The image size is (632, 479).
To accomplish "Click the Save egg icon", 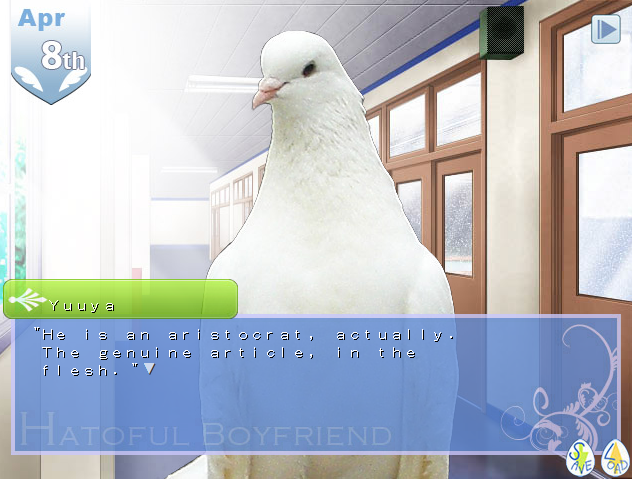I will click(581, 457).
